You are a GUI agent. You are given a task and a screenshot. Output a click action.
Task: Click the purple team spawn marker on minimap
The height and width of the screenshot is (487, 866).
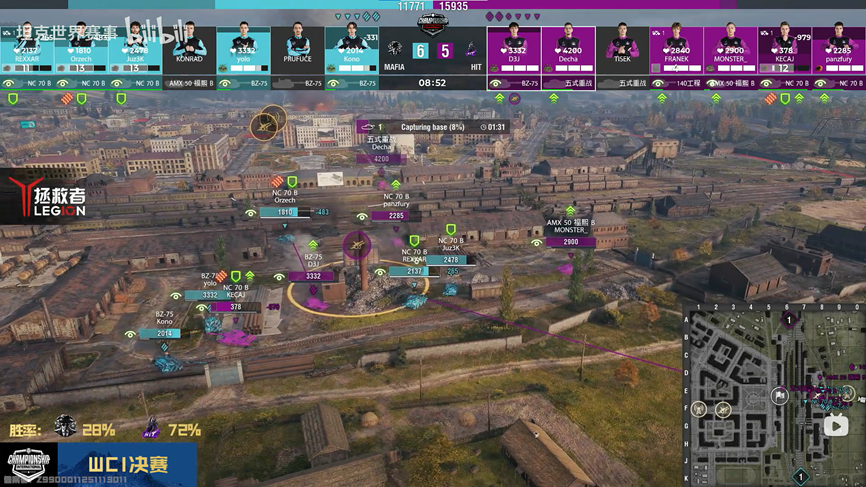tap(789, 320)
